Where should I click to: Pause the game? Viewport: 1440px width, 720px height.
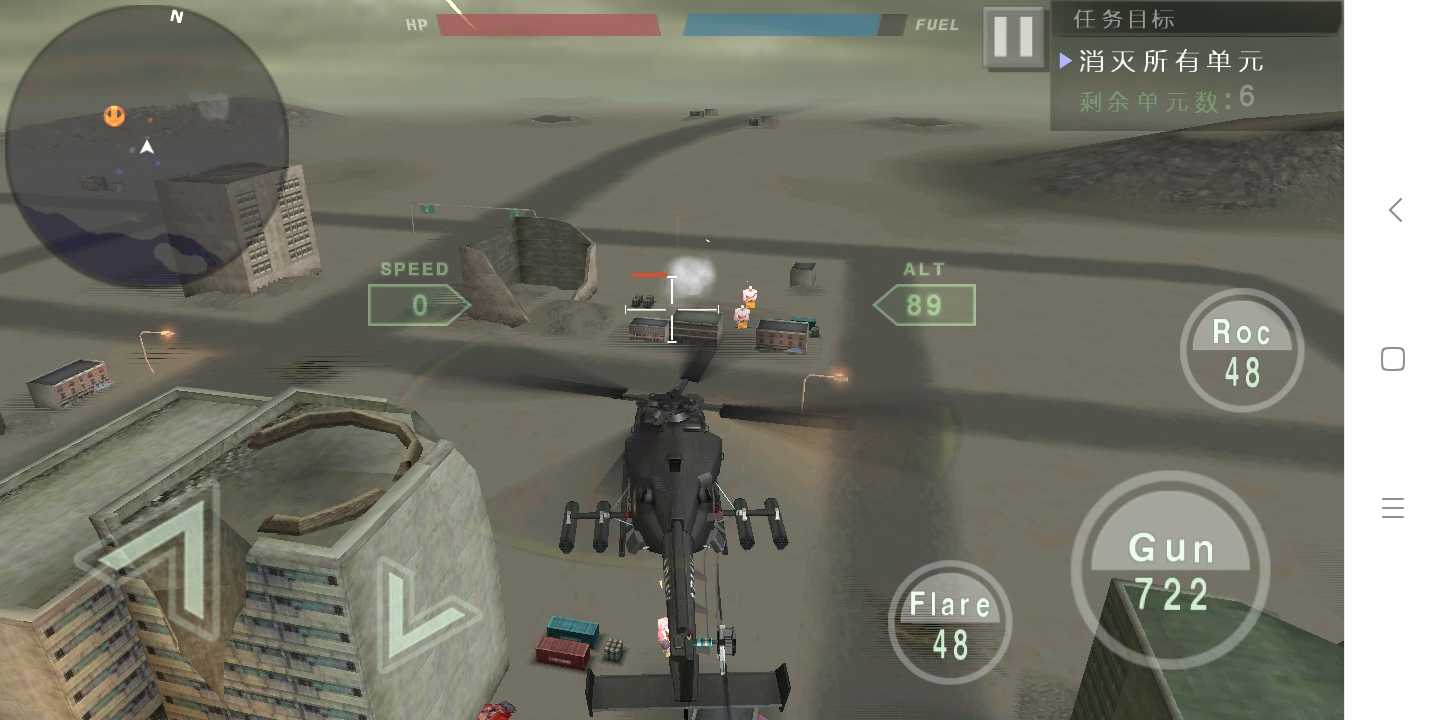(x=1013, y=38)
